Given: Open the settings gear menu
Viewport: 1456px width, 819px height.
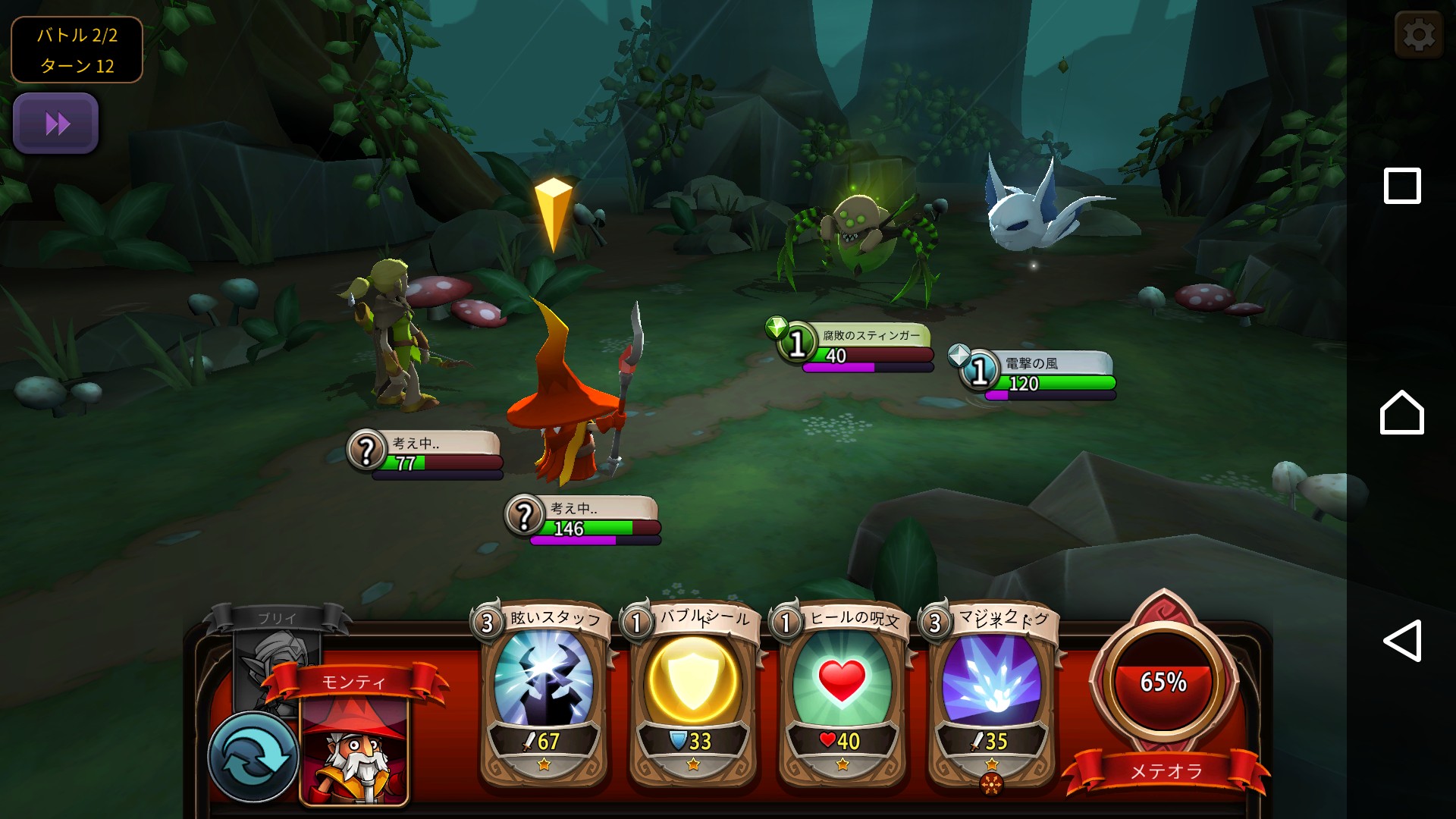Looking at the screenshot, I should (x=1418, y=35).
